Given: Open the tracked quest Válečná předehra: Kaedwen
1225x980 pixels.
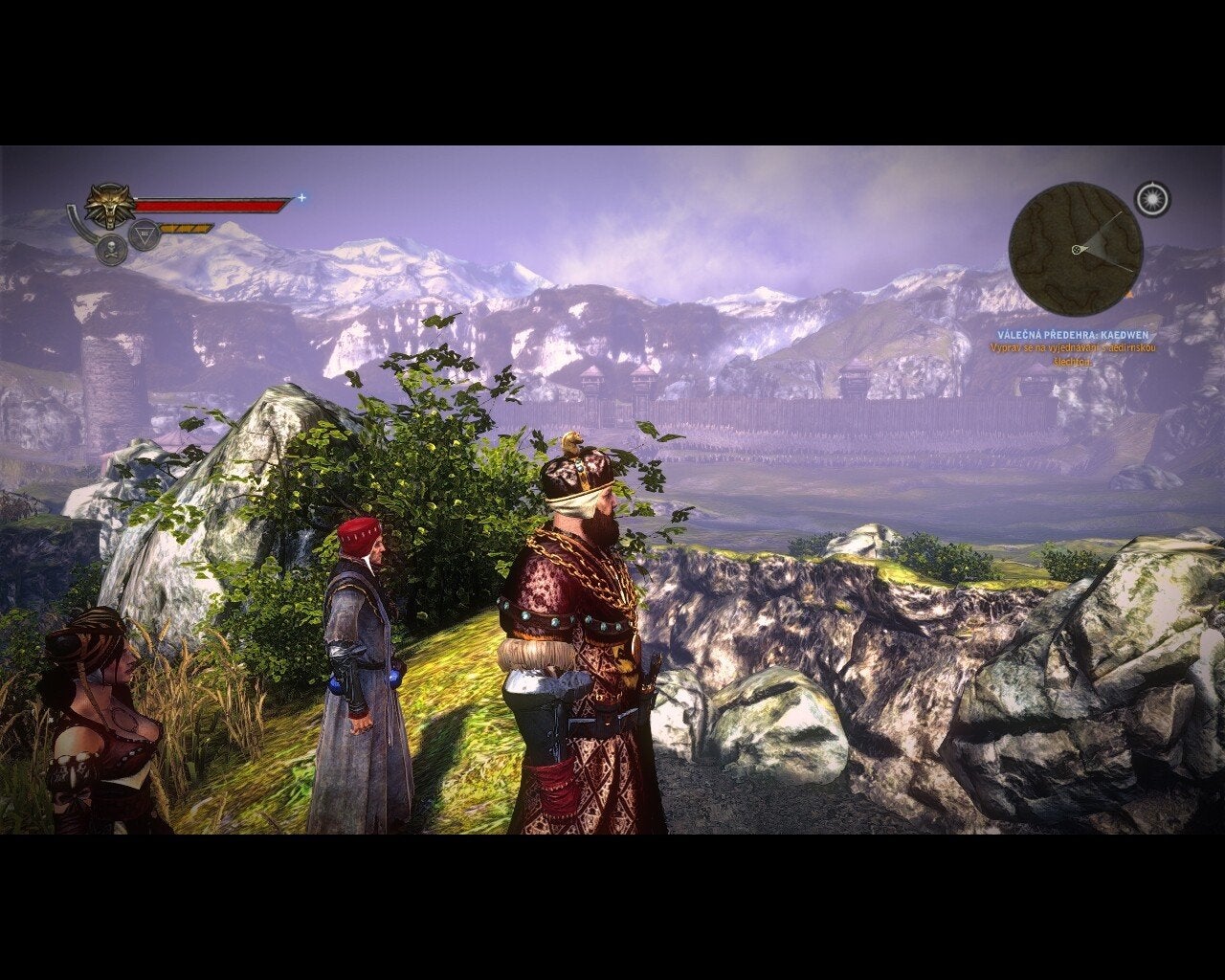Looking at the screenshot, I should 1072,336.
